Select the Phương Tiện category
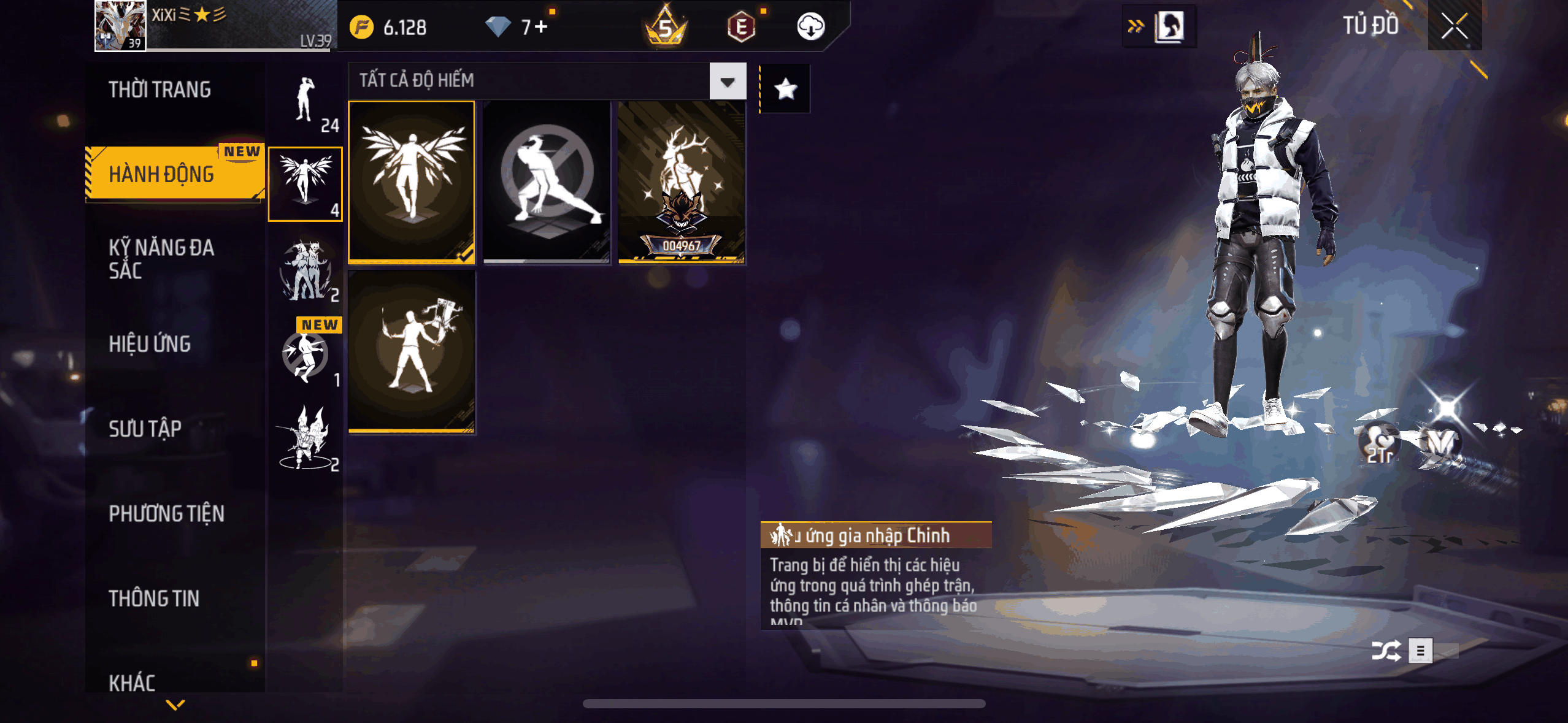Image resolution: width=1568 pixels, height=723 pixels. click(167, 514)
